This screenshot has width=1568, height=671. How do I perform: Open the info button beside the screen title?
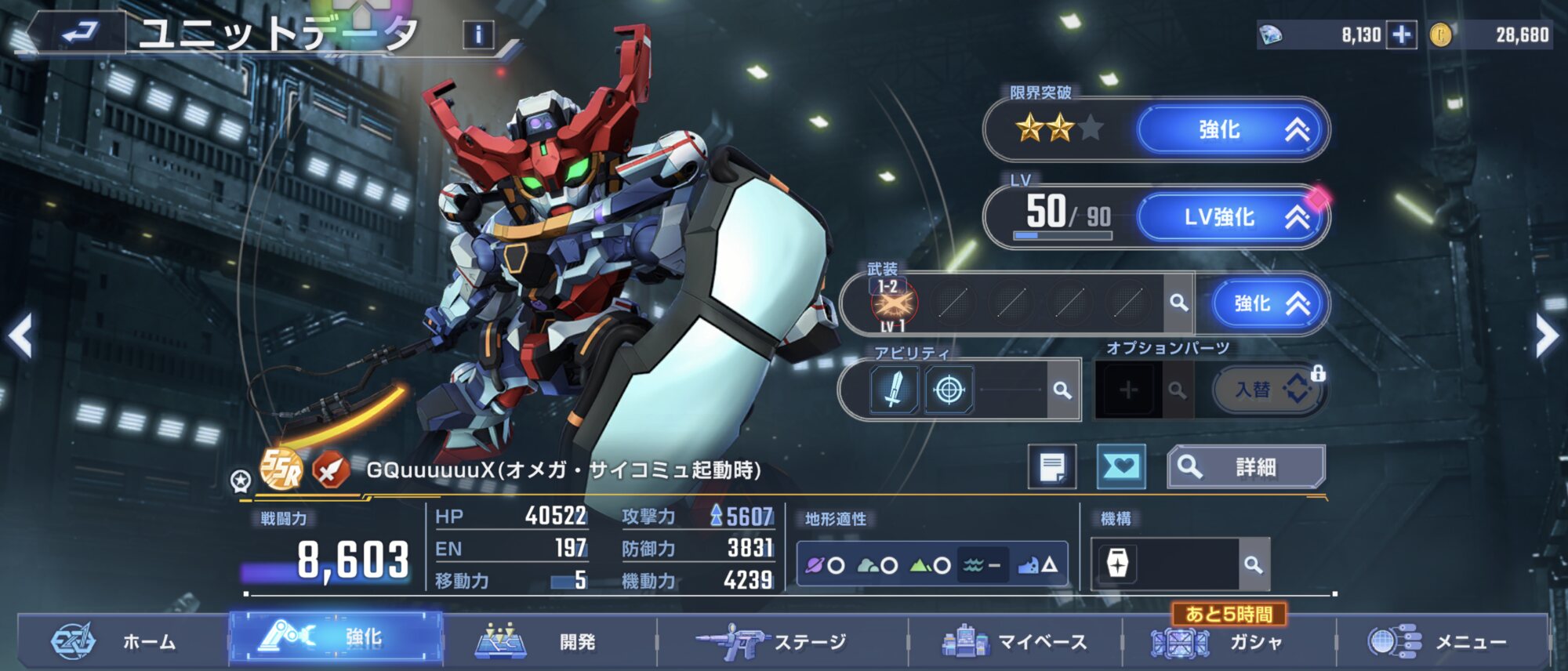pos(478,34)
